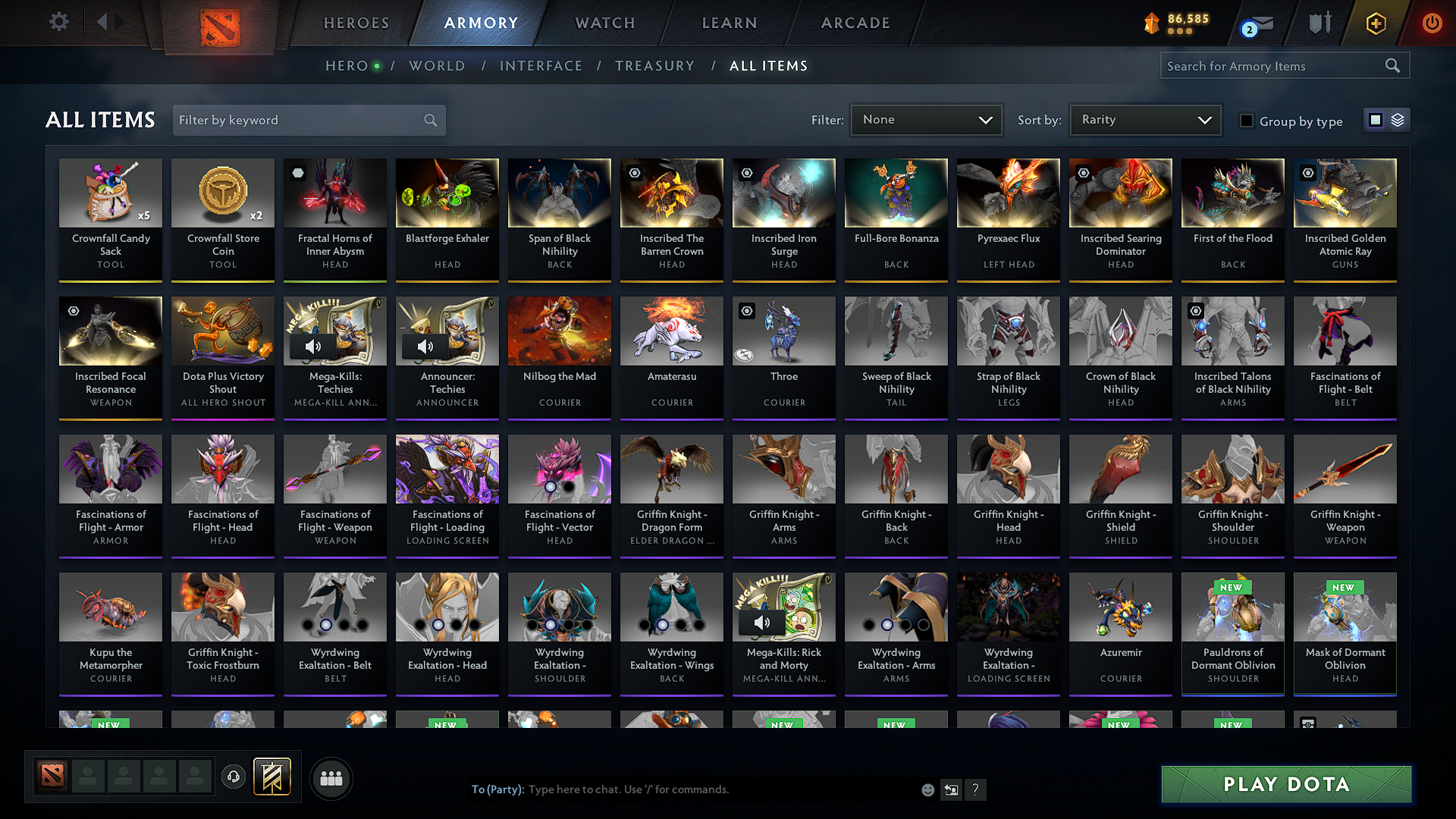Click the magnifier in Armory search bar
Image resolution: width=1456 pixels, height=819 pixels.
click(x=1392, y=65)
